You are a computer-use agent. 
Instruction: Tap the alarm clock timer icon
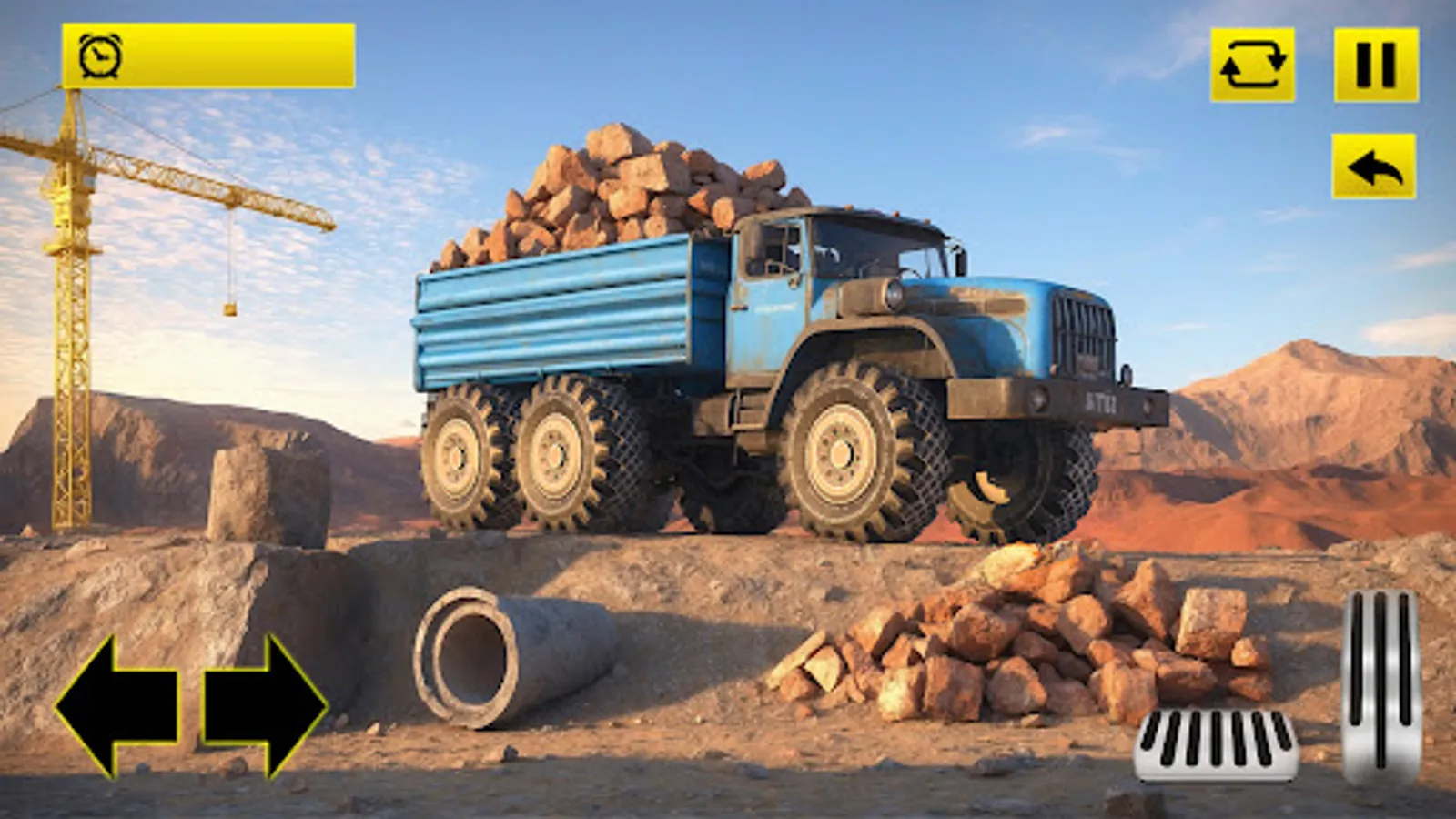tap(100, 56)
